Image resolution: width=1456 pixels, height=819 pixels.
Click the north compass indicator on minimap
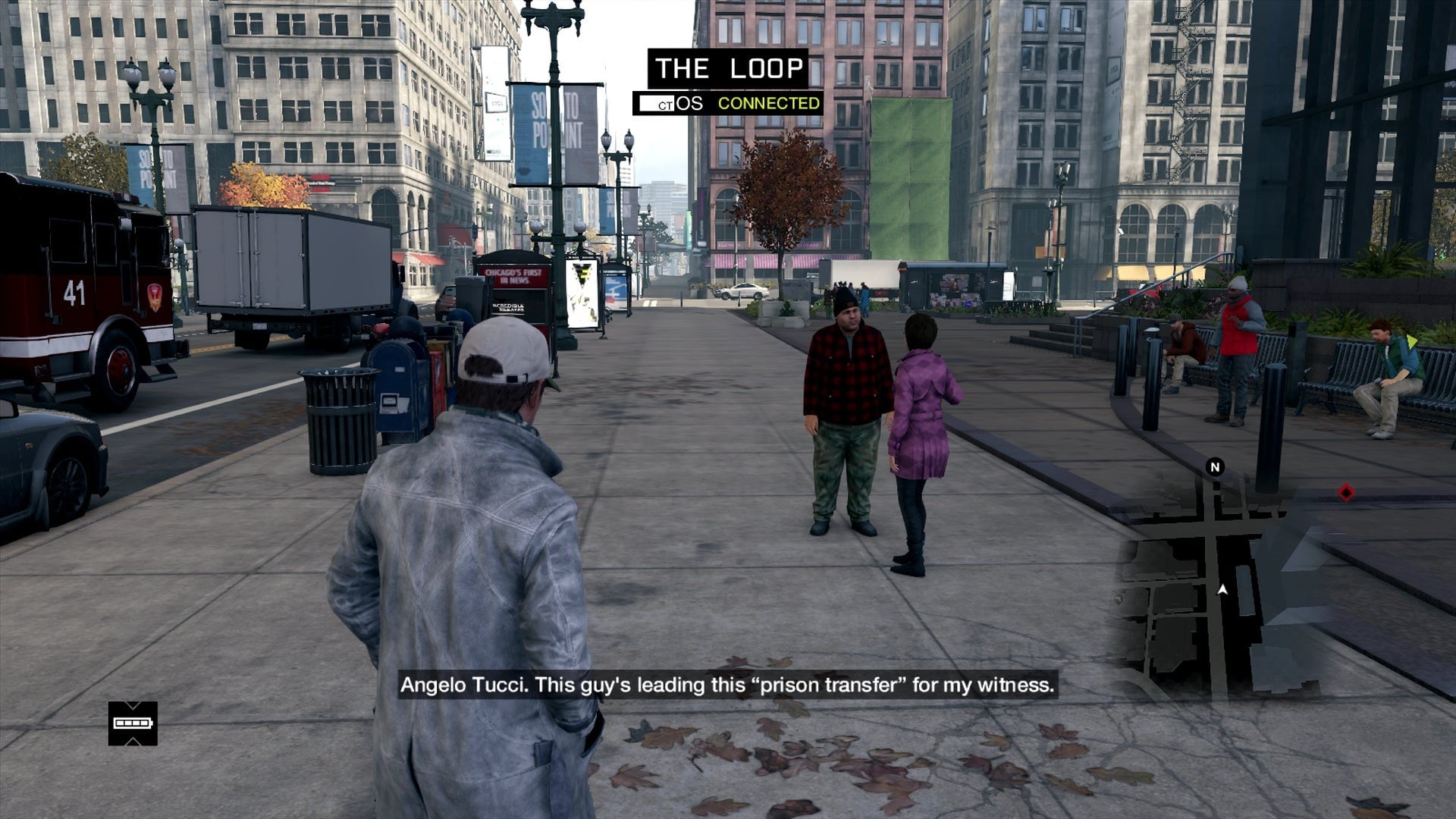[1215, 467]
